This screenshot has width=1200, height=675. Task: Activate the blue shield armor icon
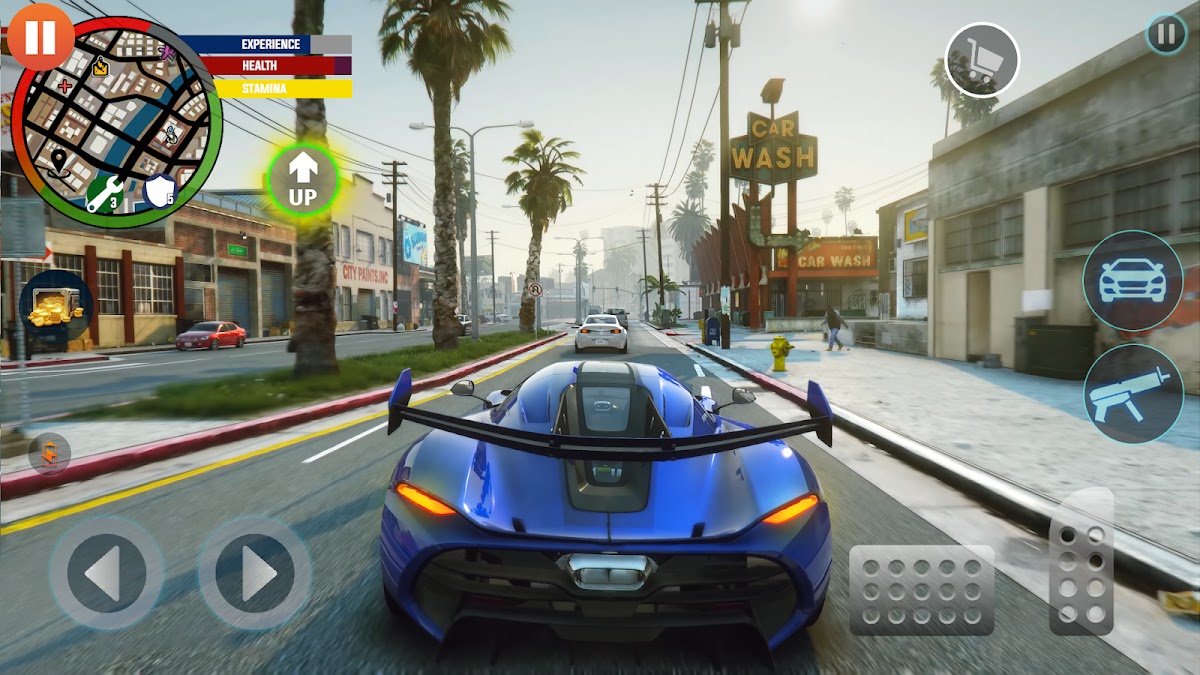click(x=160, y=189)
